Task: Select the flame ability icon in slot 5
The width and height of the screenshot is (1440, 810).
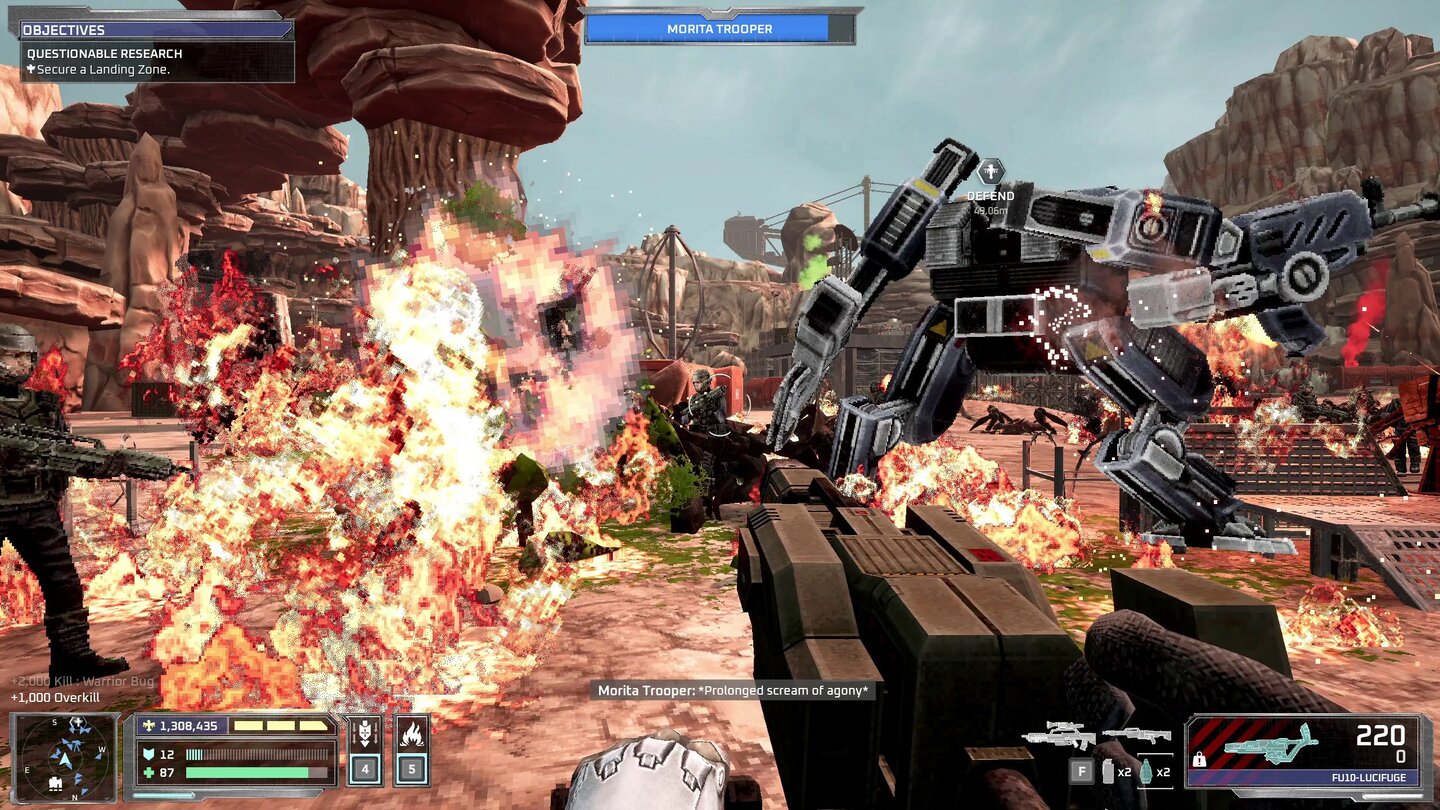Action: (410, 736)
